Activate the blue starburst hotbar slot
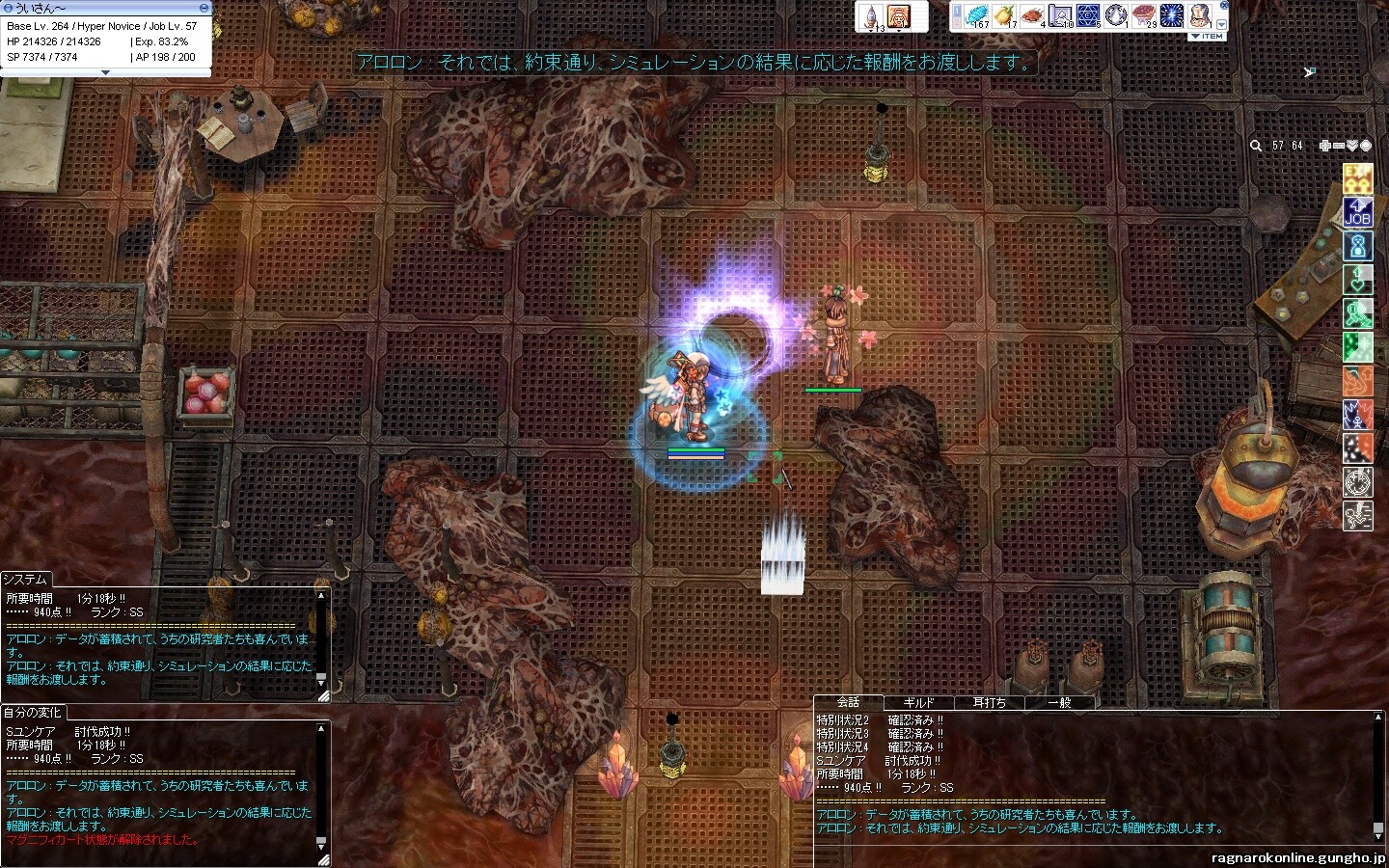Image resolution: width=1389 pixels, height=868 pixels. point(1172,16)
